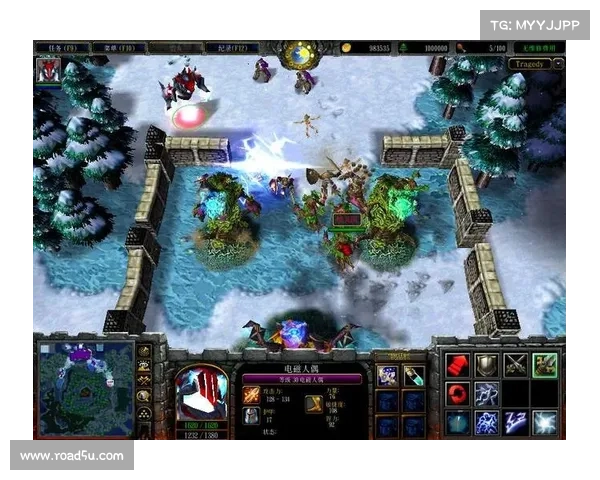Activate the Zzz sleep ability
Image resolution: width=600 pixels, height=480 pixels.
[x=516, y=423]
